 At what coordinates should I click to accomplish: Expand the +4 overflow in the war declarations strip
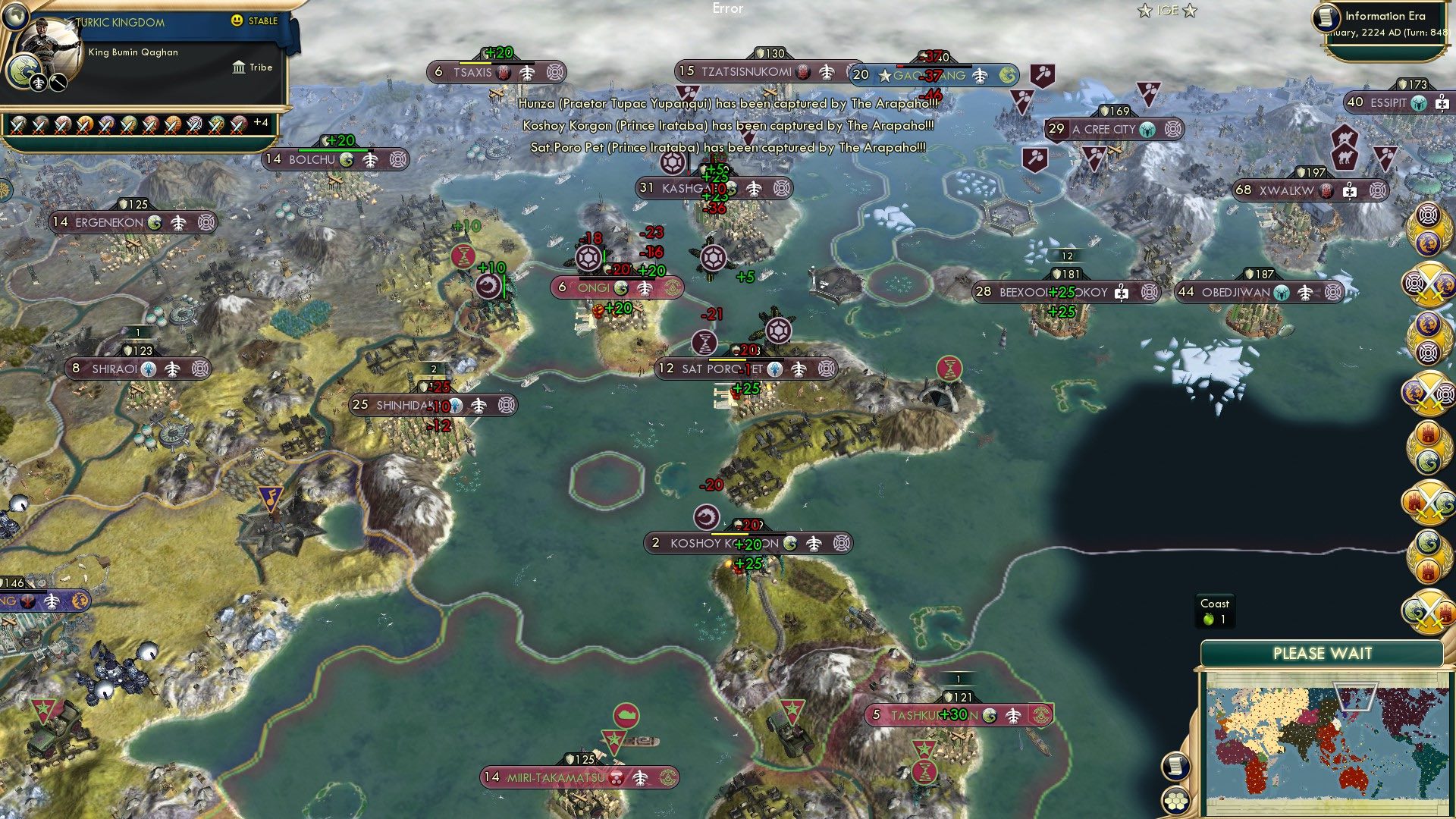[x=259, y=121]
